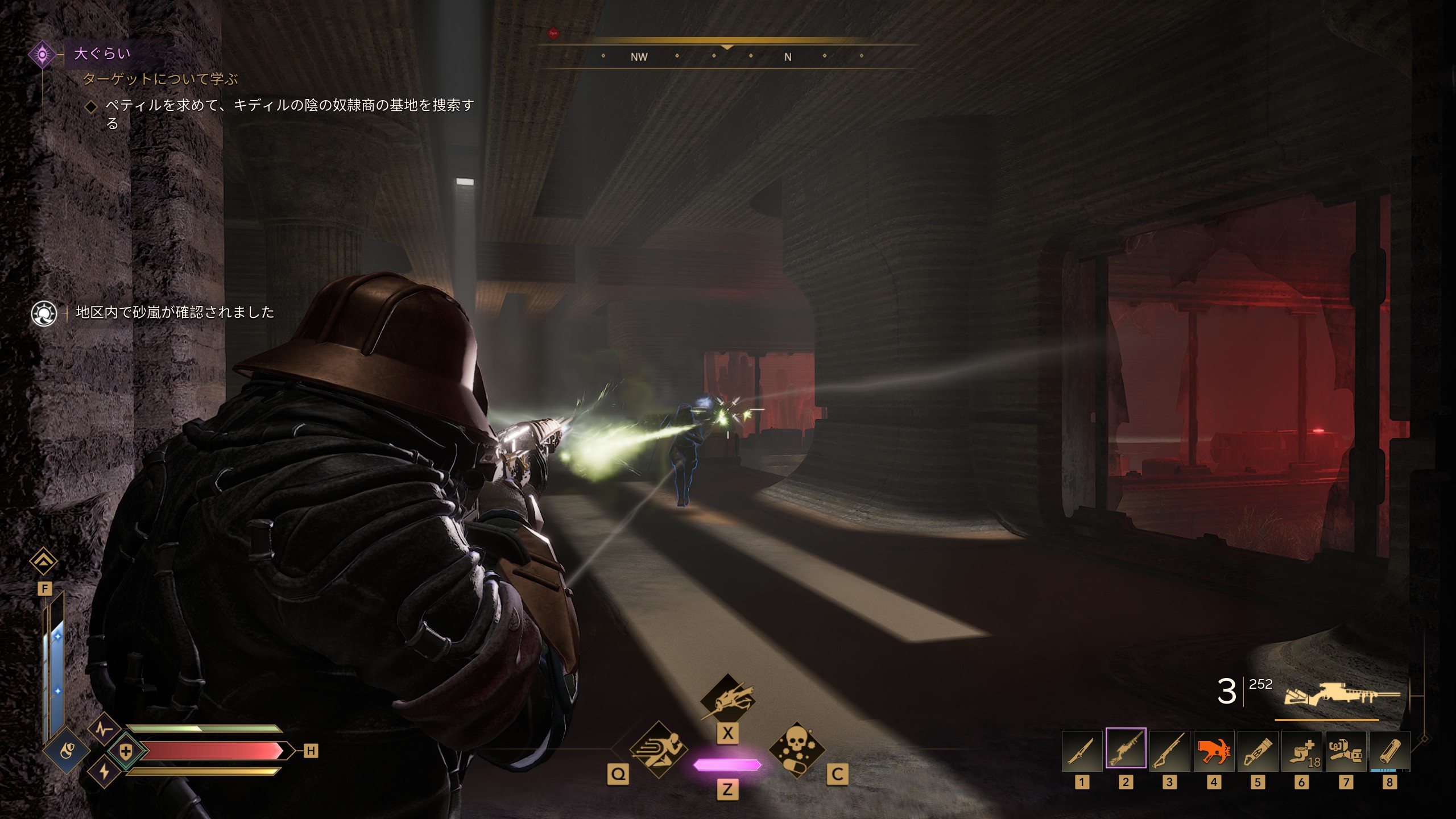Click the NW marker on the compass
1456x819 pixels.
[x=639, y=57]
